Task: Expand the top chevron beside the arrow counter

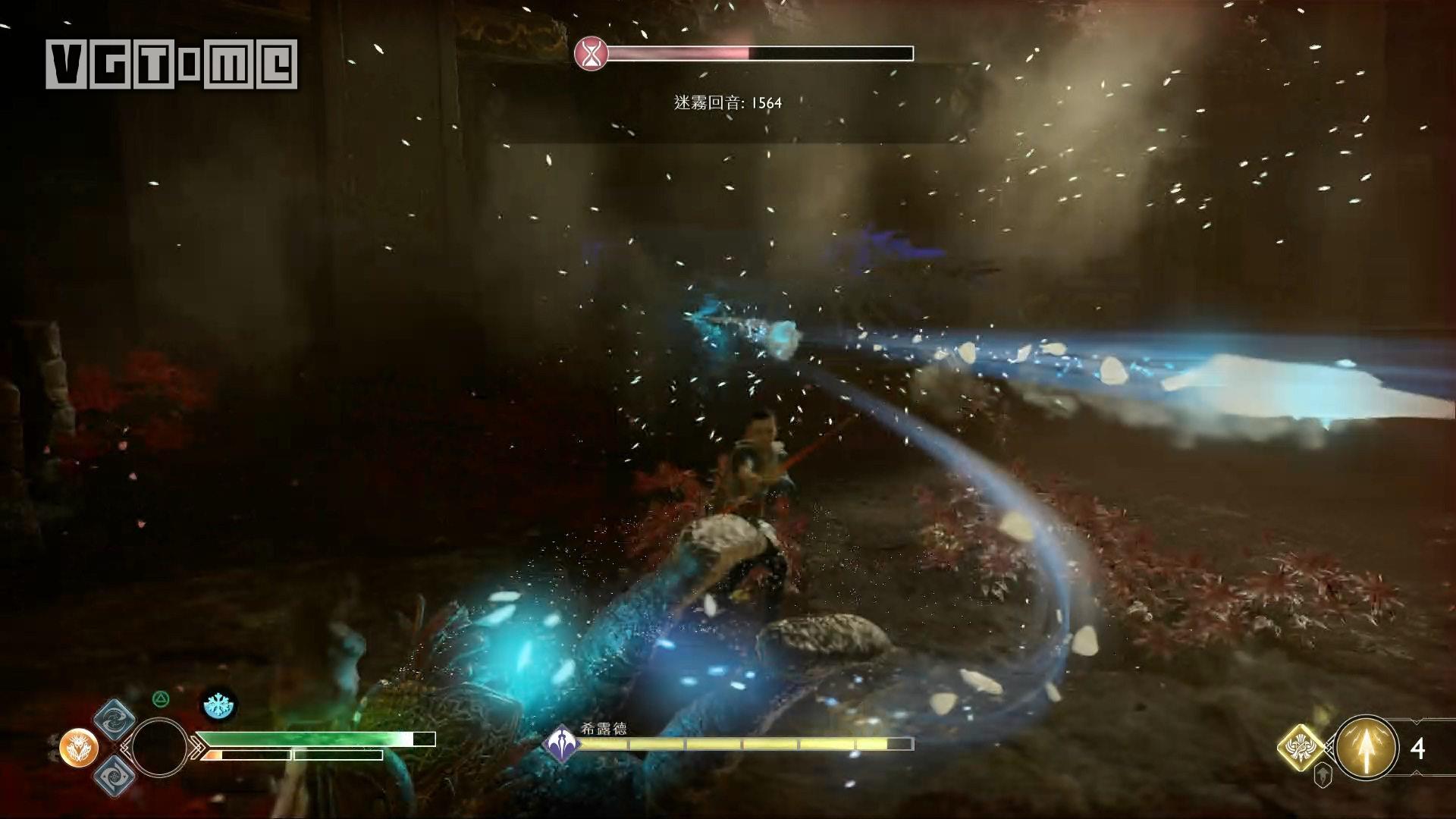Action: point(1416,722)
